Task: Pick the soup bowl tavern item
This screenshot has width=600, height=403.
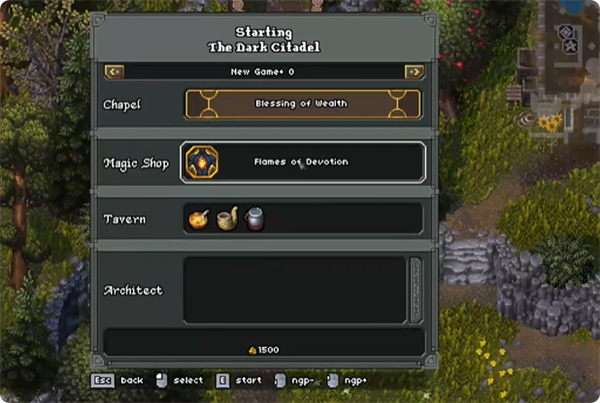Action: click(198, 218)
